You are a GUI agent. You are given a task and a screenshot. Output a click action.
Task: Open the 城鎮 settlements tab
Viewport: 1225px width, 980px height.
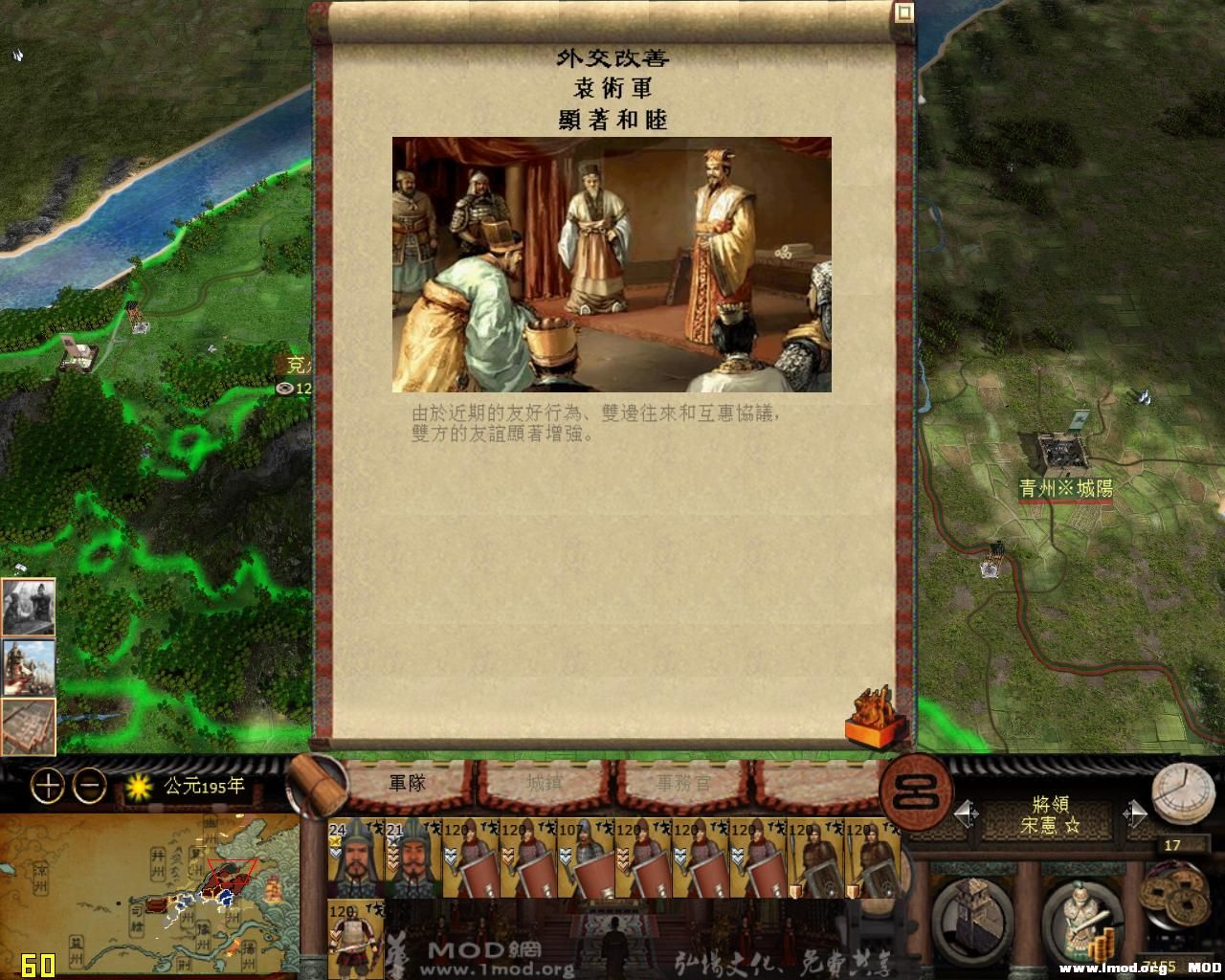point(542,784)
